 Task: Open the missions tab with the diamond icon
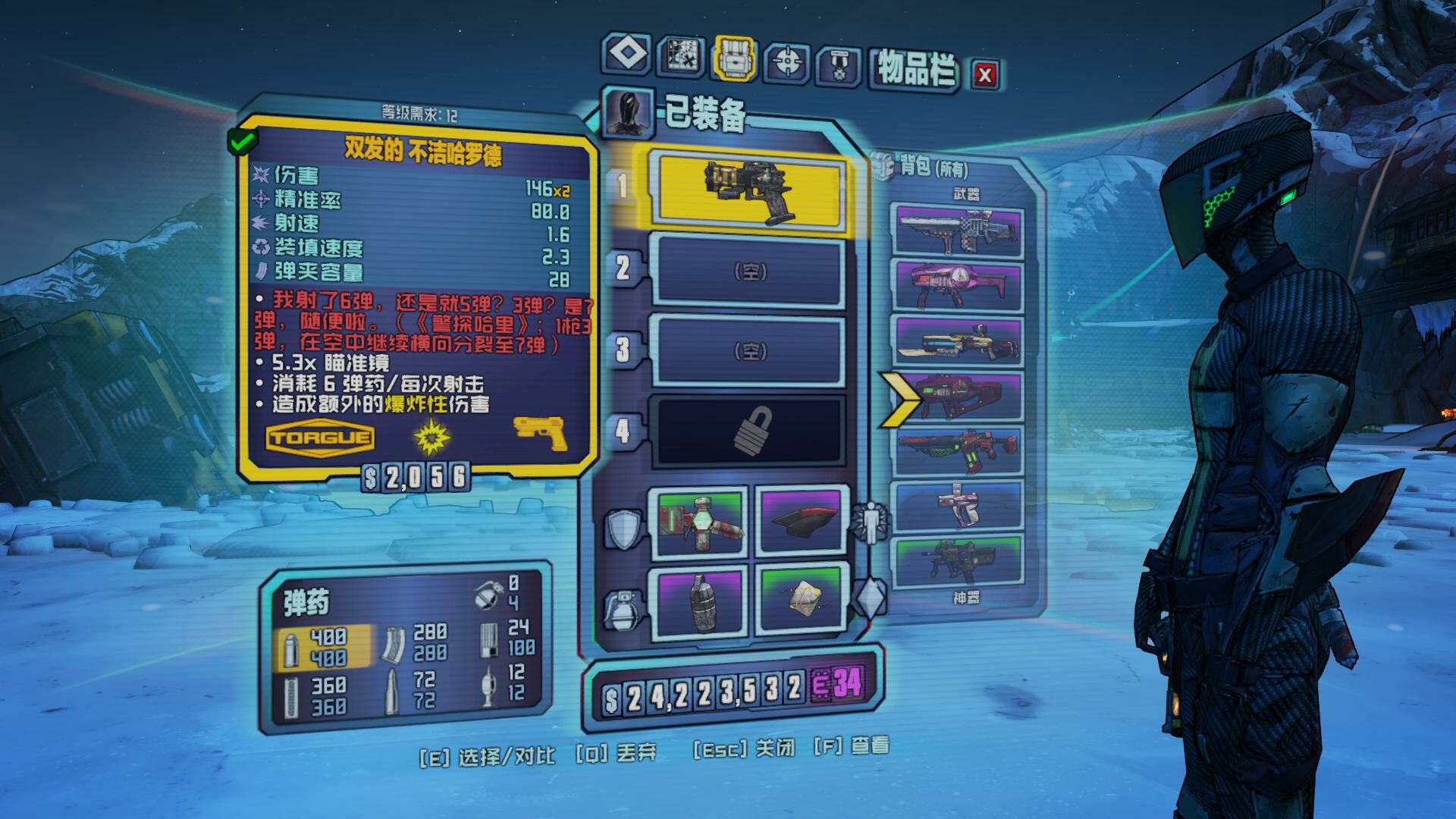(x=627, y=55)
